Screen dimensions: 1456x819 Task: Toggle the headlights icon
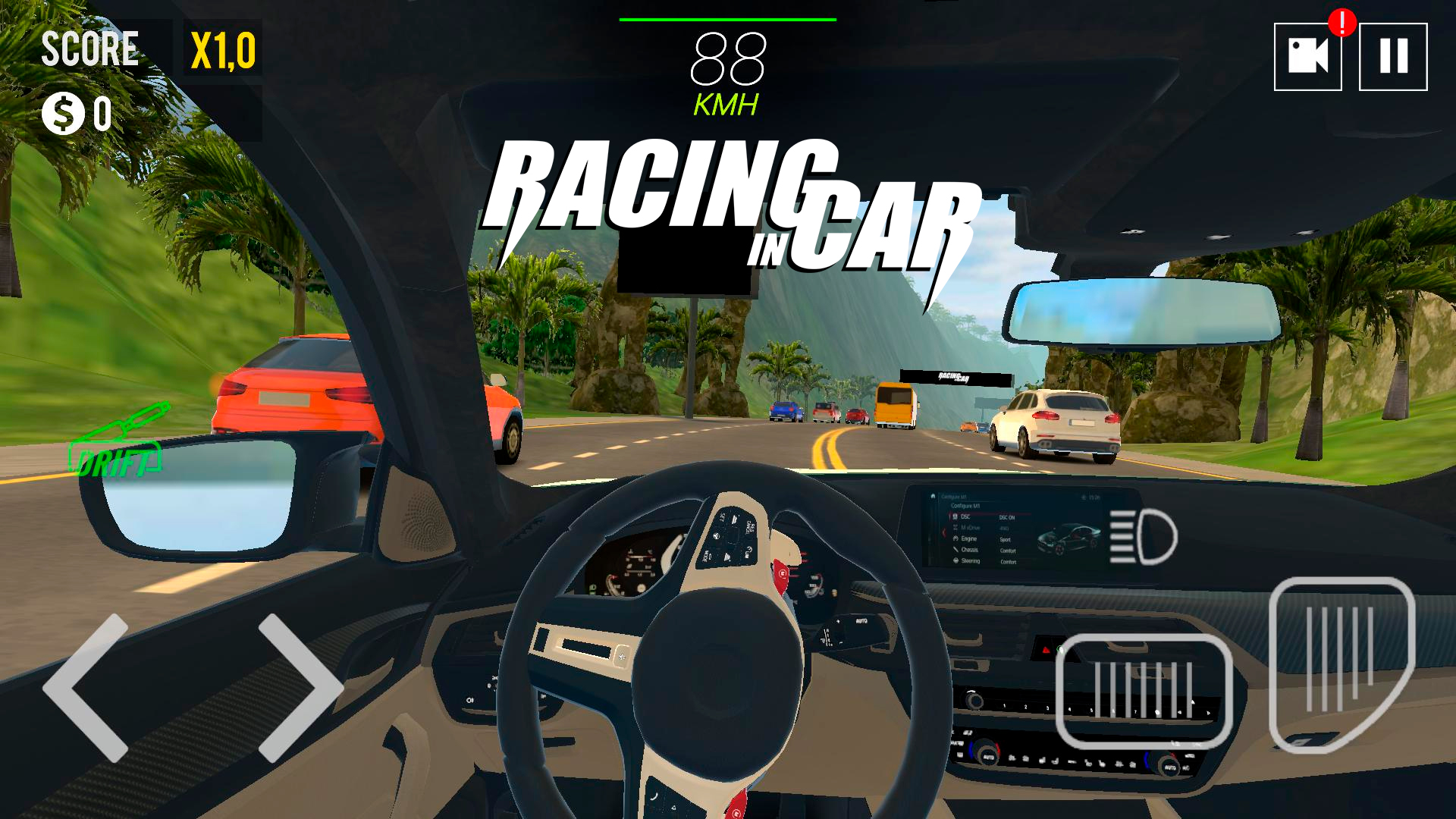point(1143,536)
